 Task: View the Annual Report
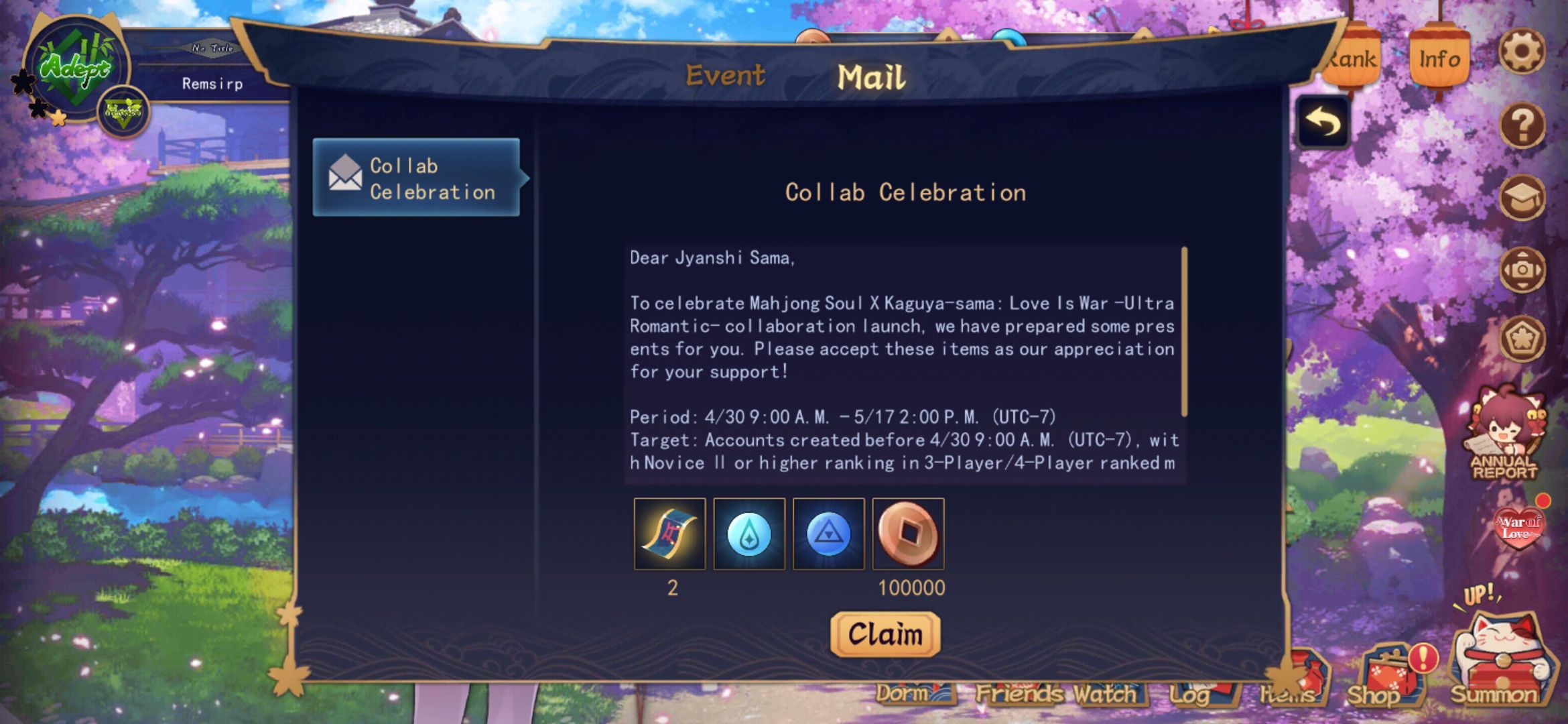(x=1504, y=436)
